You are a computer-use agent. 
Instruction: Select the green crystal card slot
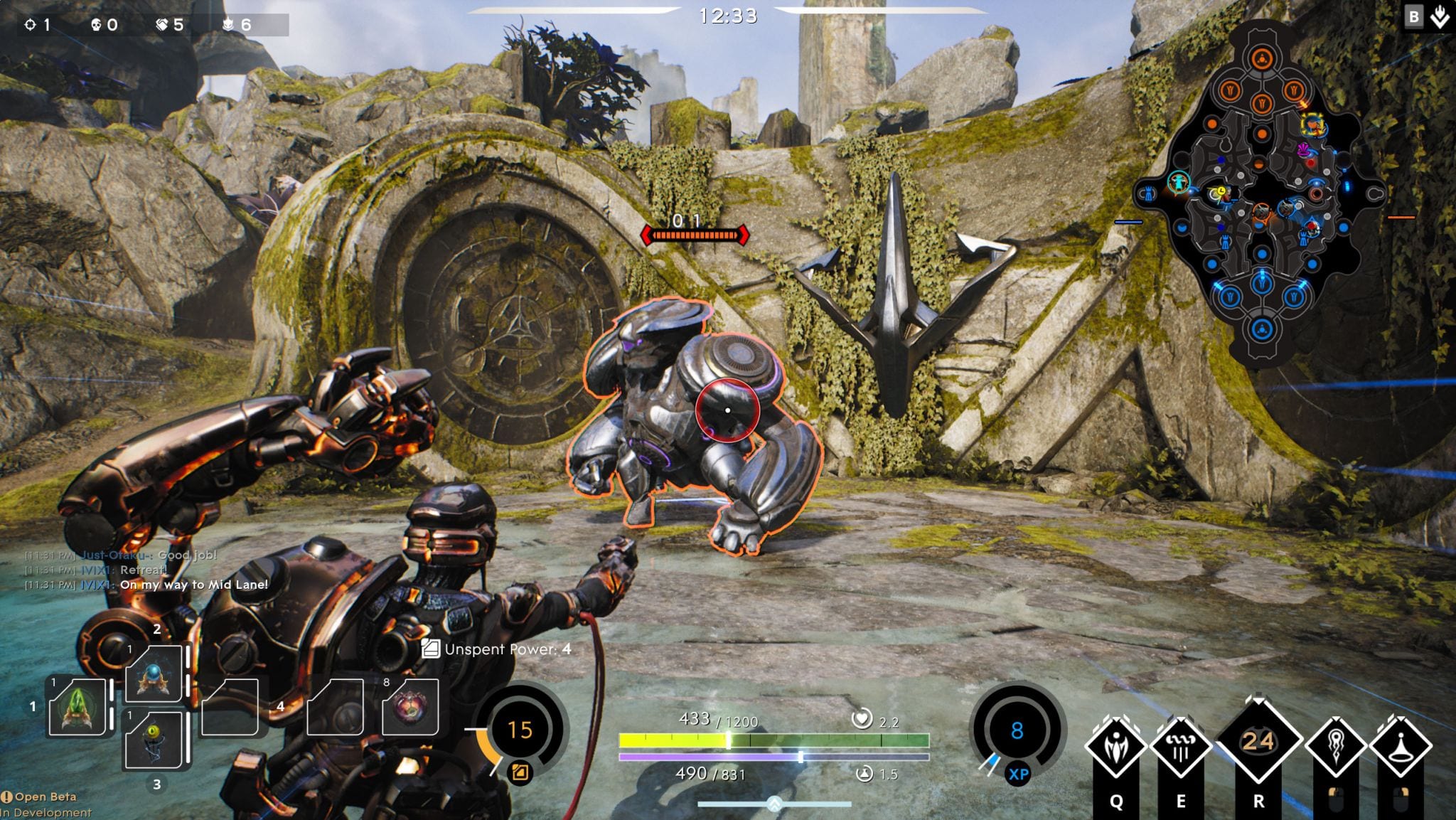(x=77, y=707)
